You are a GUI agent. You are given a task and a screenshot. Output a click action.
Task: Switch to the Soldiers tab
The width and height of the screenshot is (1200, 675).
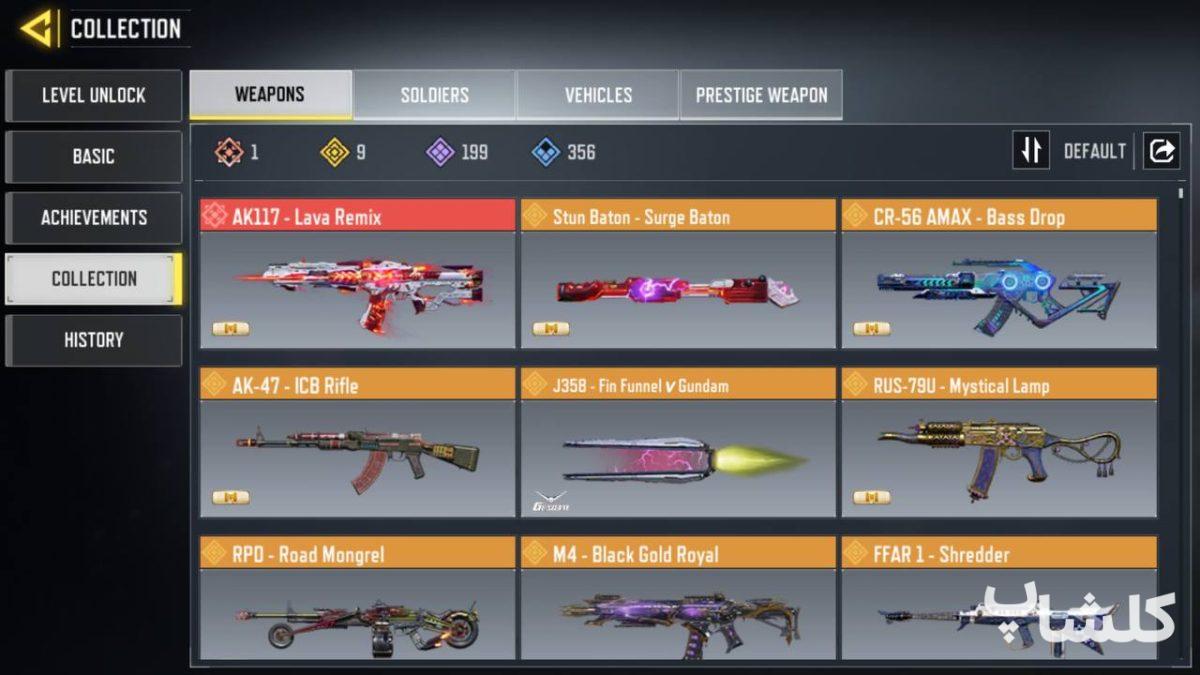434,95
